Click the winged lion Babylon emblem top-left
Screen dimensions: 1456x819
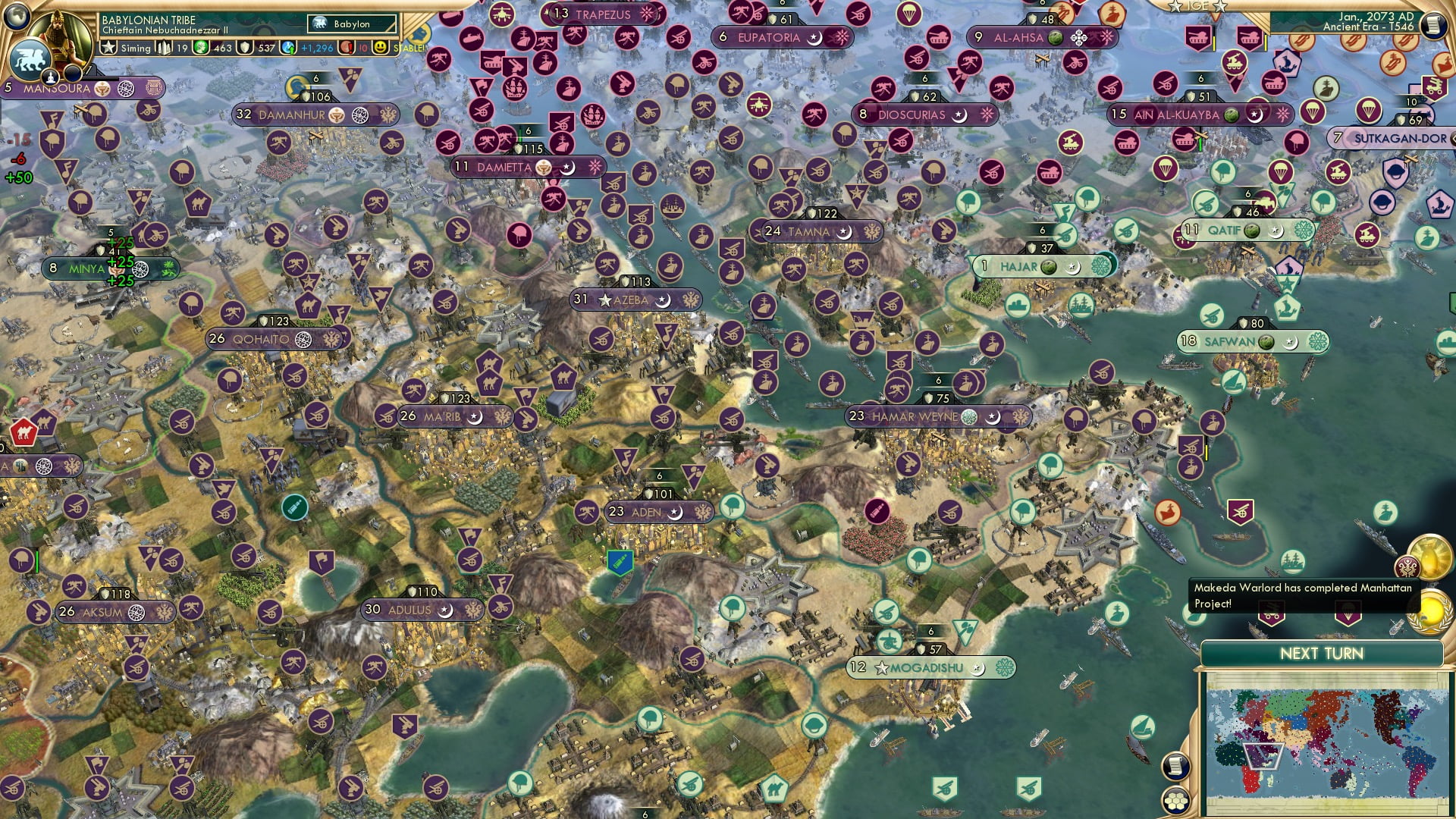[x=32, y=59]
